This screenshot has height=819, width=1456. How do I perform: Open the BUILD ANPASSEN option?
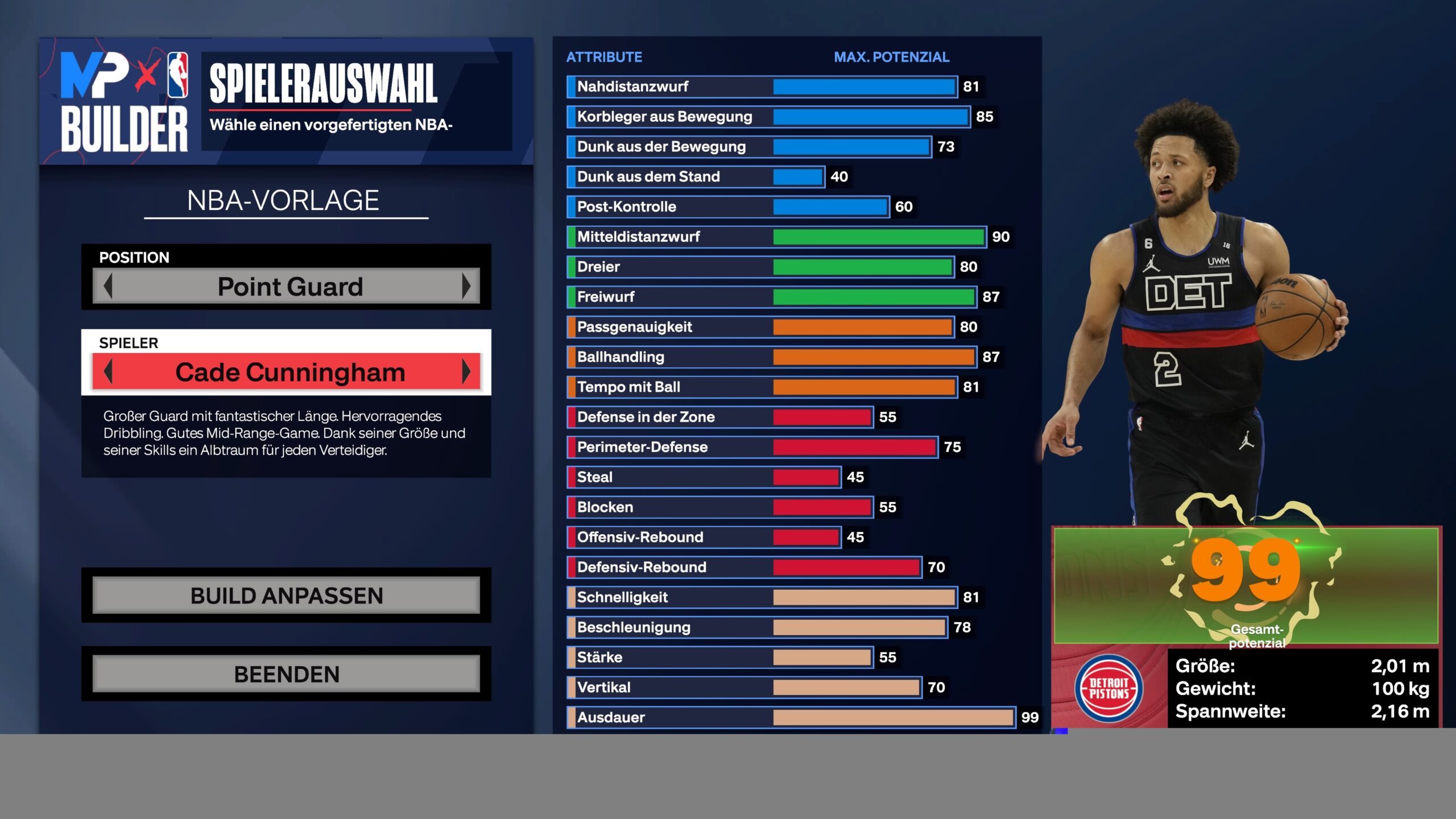pos(286,595)
